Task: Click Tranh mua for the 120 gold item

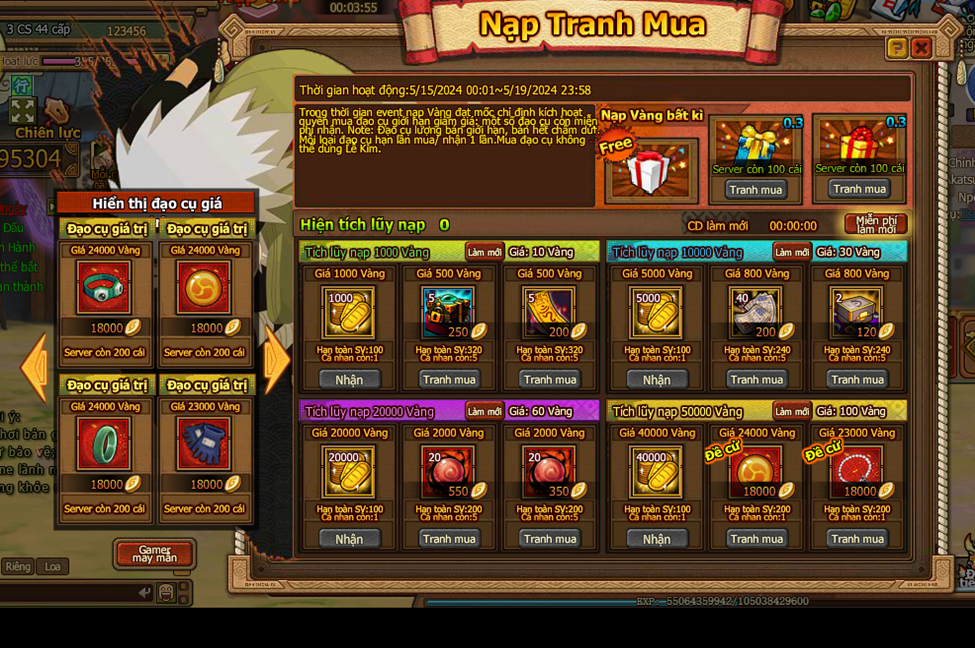Action: [857, 379]
